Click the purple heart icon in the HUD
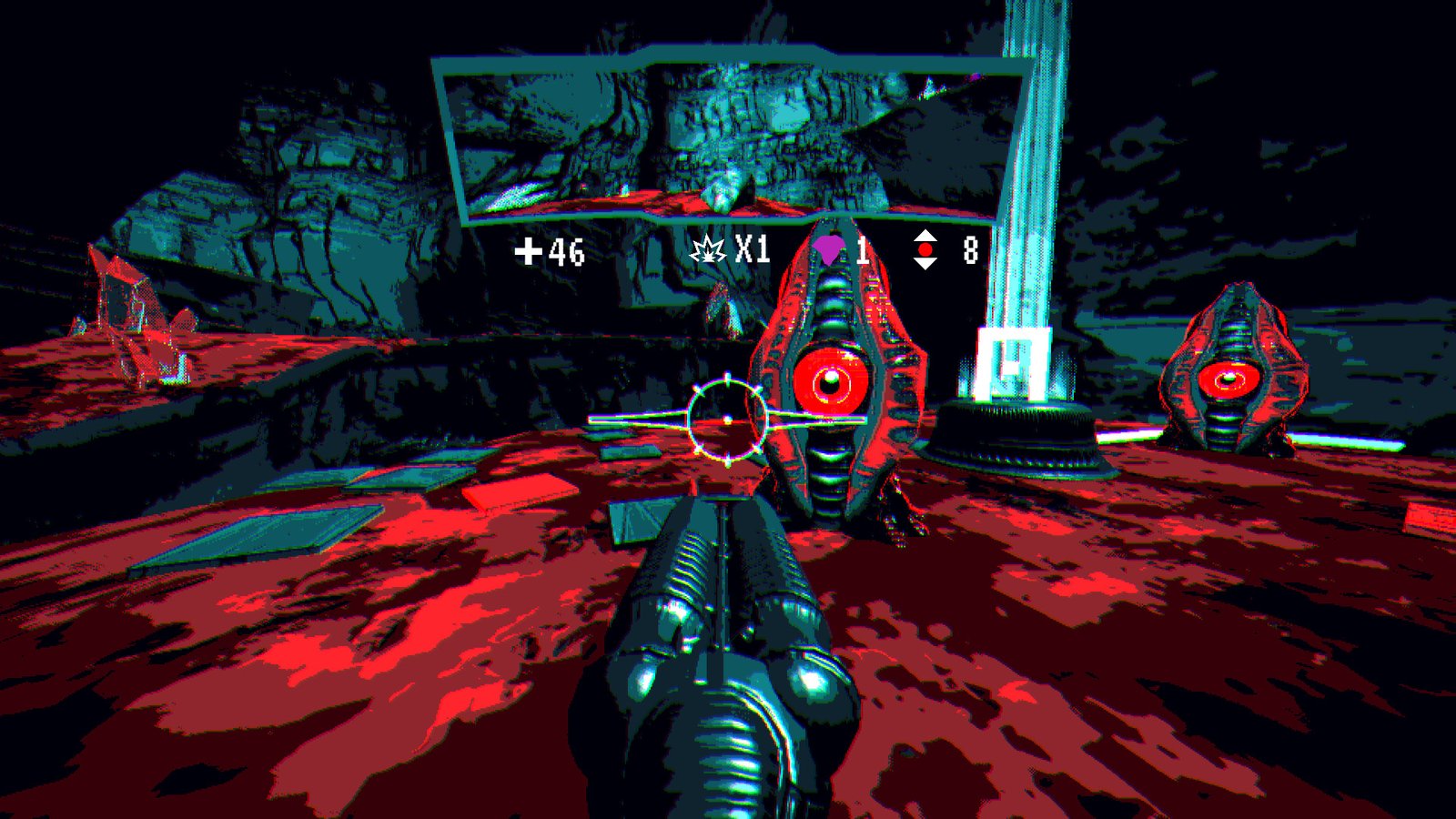Image resolution: width=1456 pixels, height=819 pixels. 826,248
